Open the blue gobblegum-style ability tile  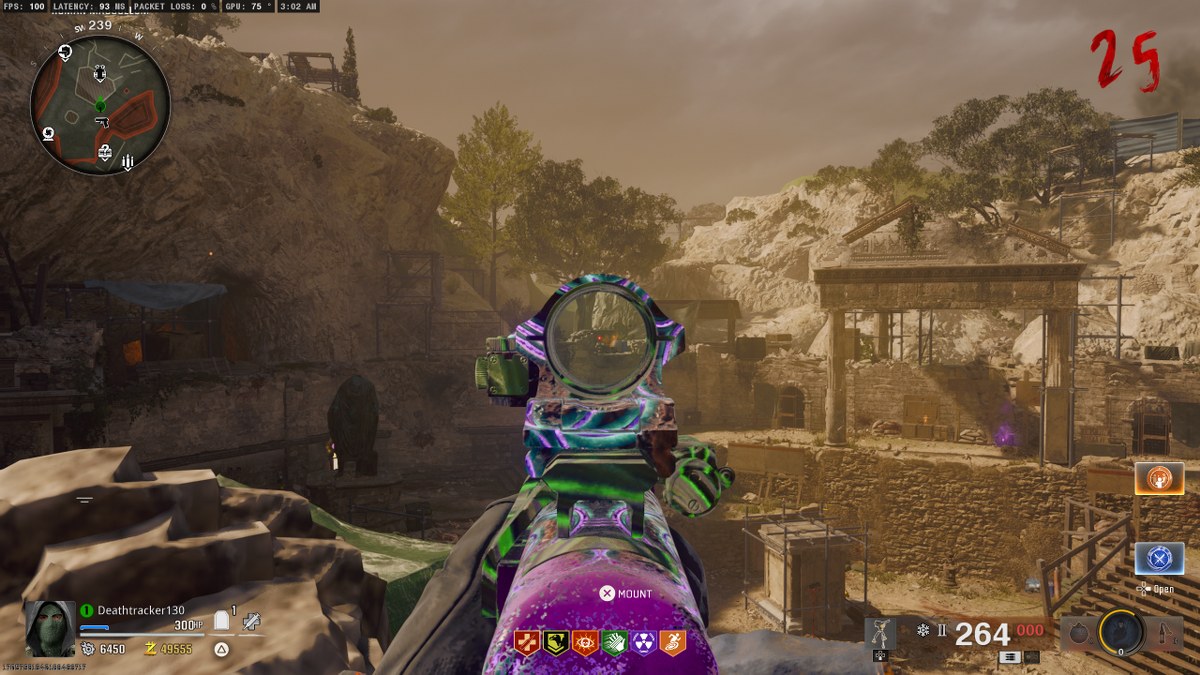(1159, 558)
